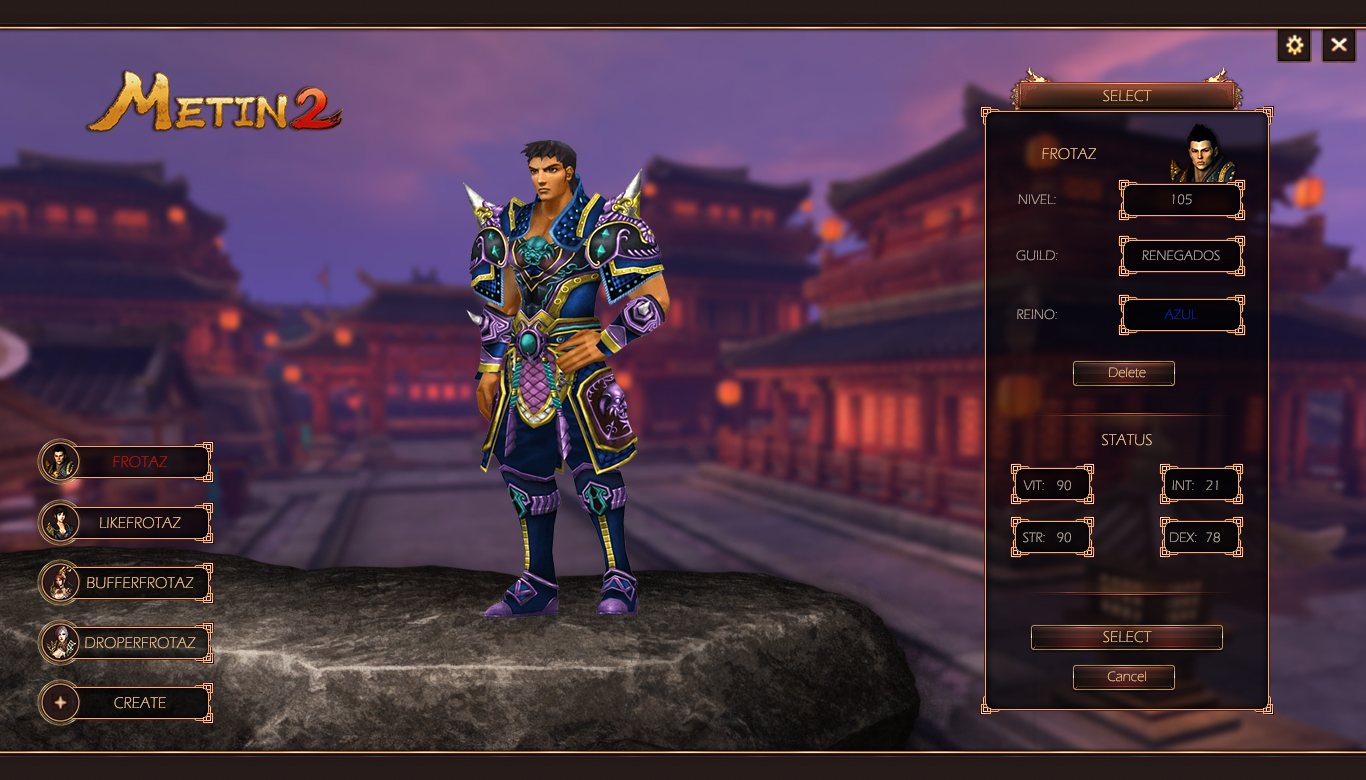Switch to the DROPERFROTAZ character
The height and width of the screenshot is (780, 1366).
[139, 642]
